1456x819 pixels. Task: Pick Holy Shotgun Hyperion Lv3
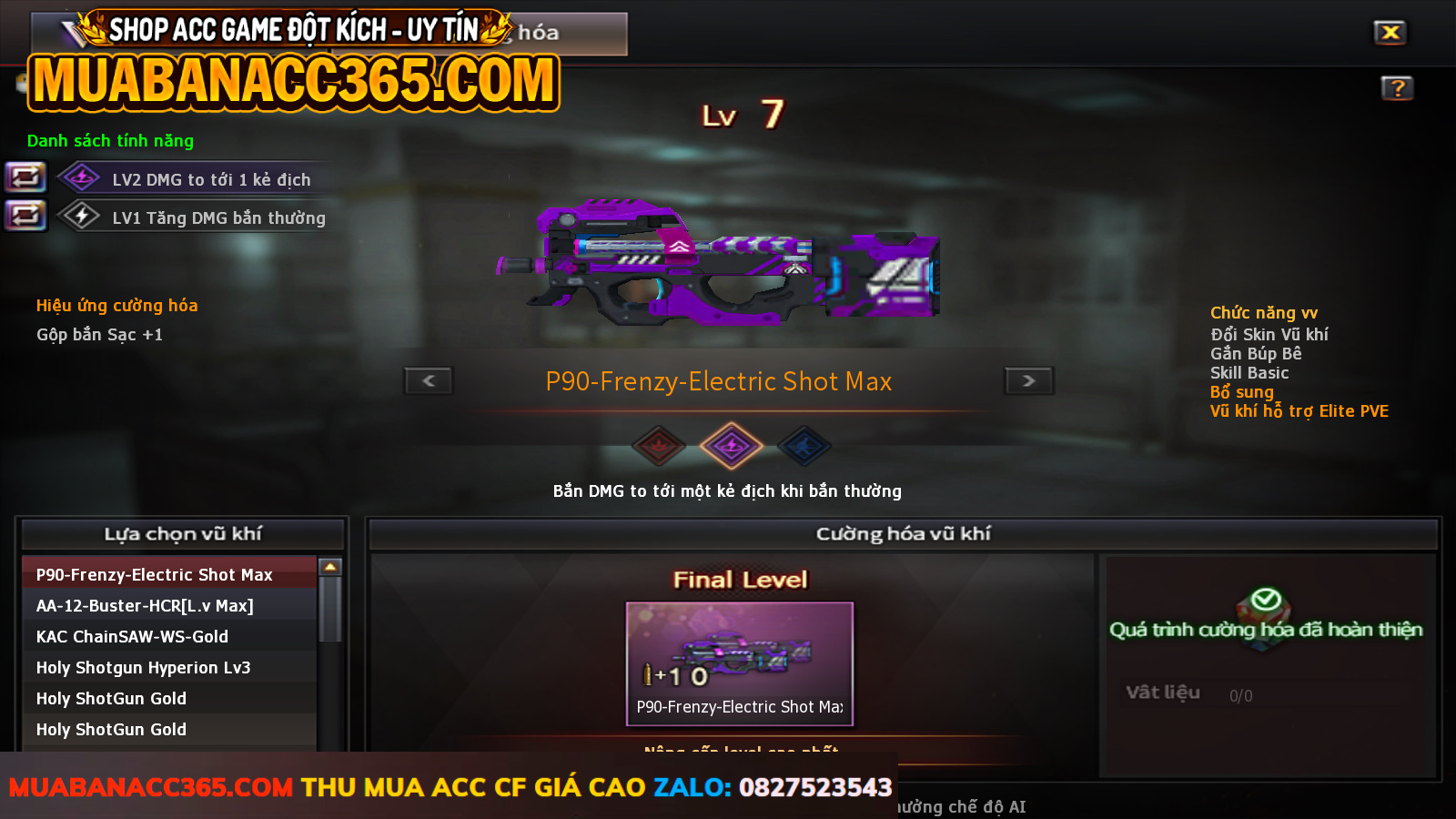[143, 668]
